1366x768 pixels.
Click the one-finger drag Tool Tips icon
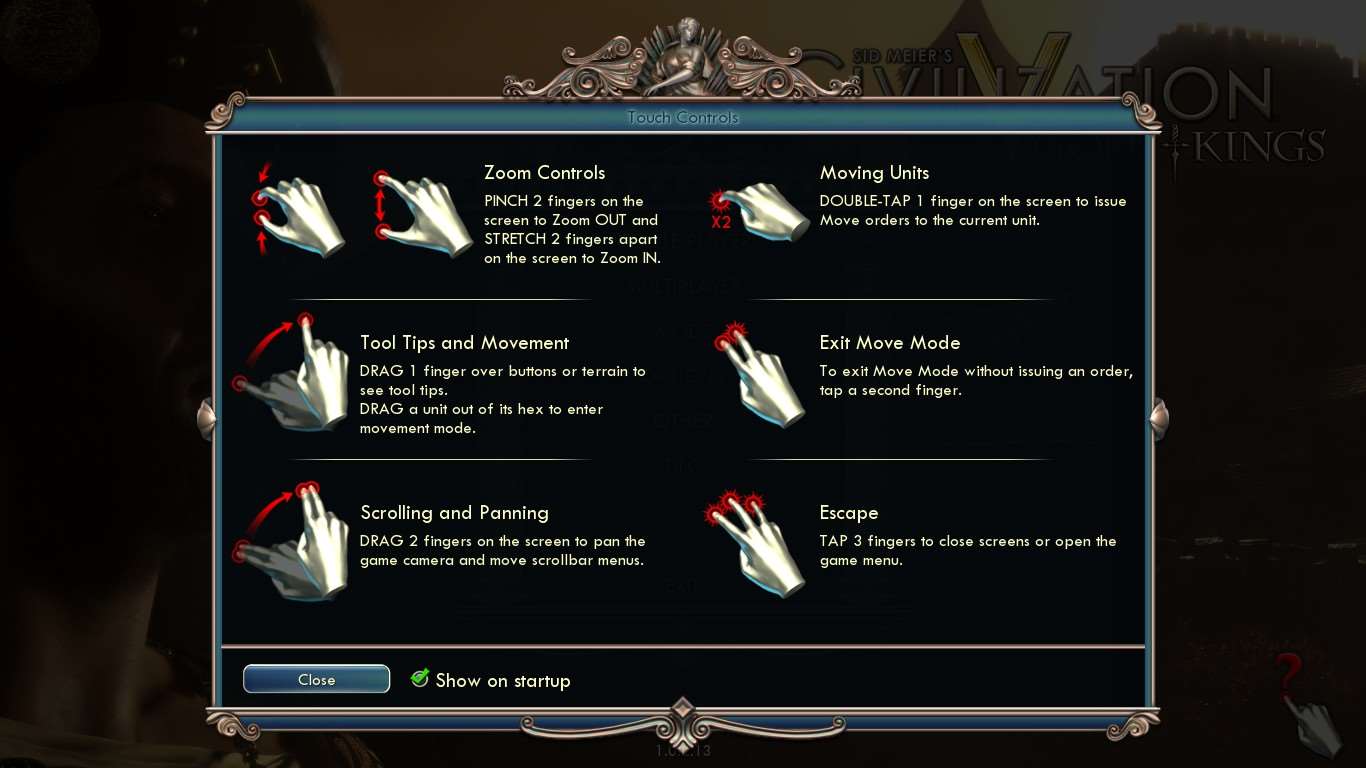coord(295,378)
